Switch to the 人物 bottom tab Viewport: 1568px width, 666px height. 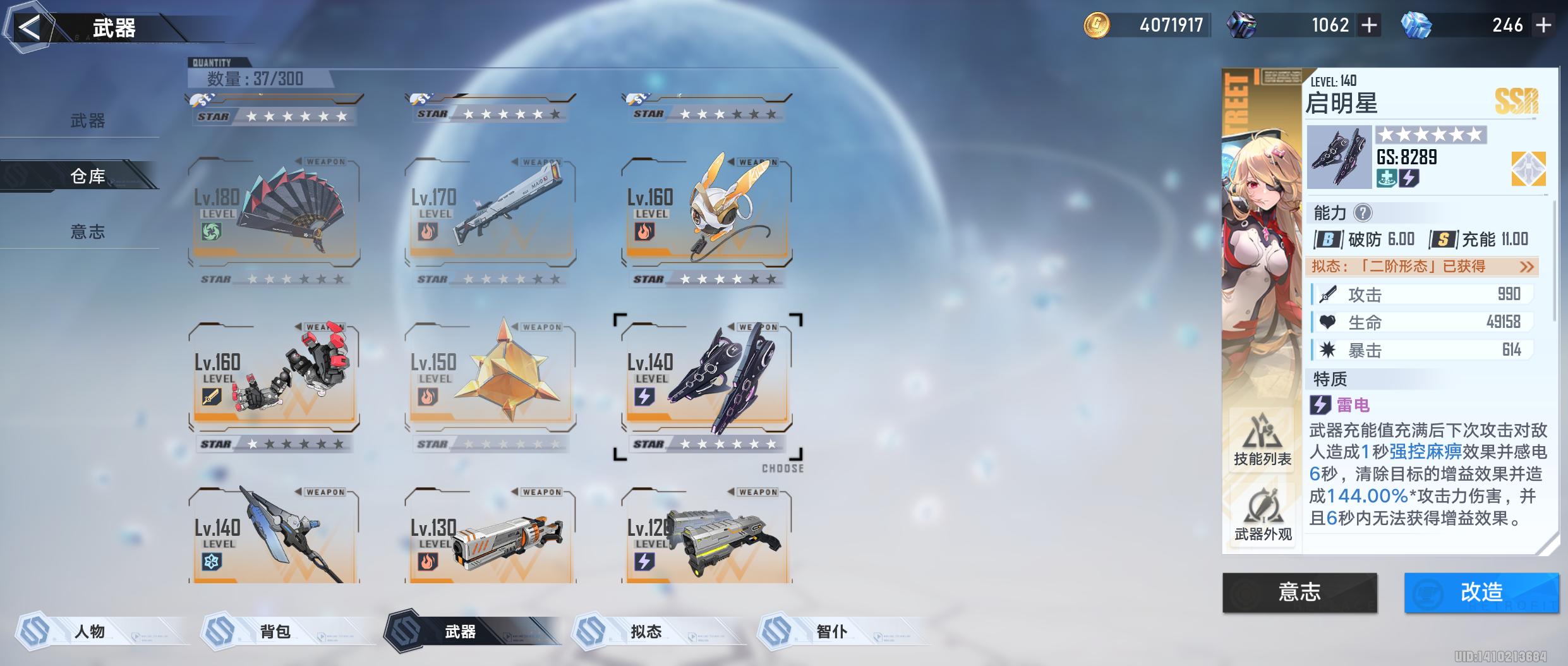coord(90,631)
